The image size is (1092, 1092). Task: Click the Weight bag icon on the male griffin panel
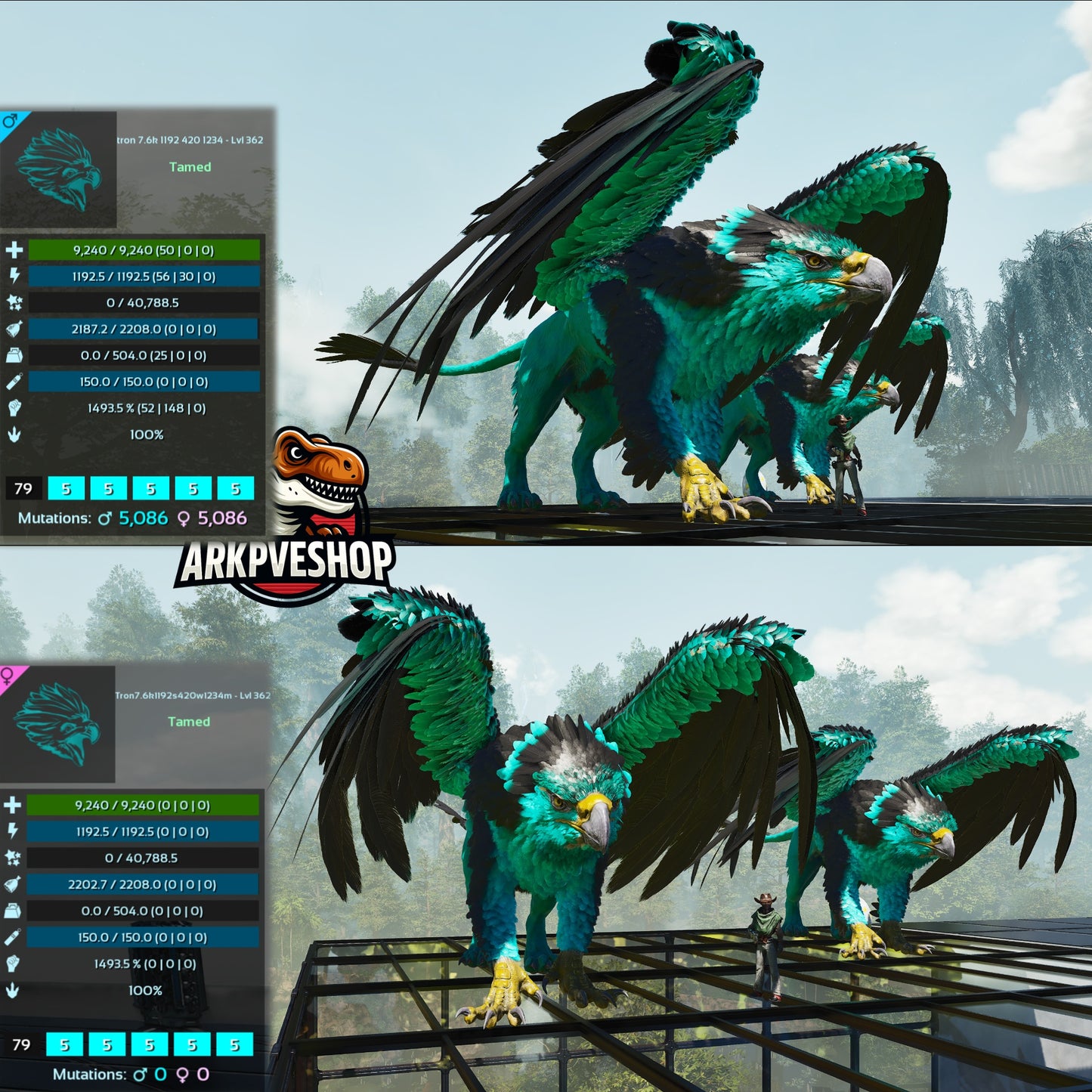pos(13,354)
